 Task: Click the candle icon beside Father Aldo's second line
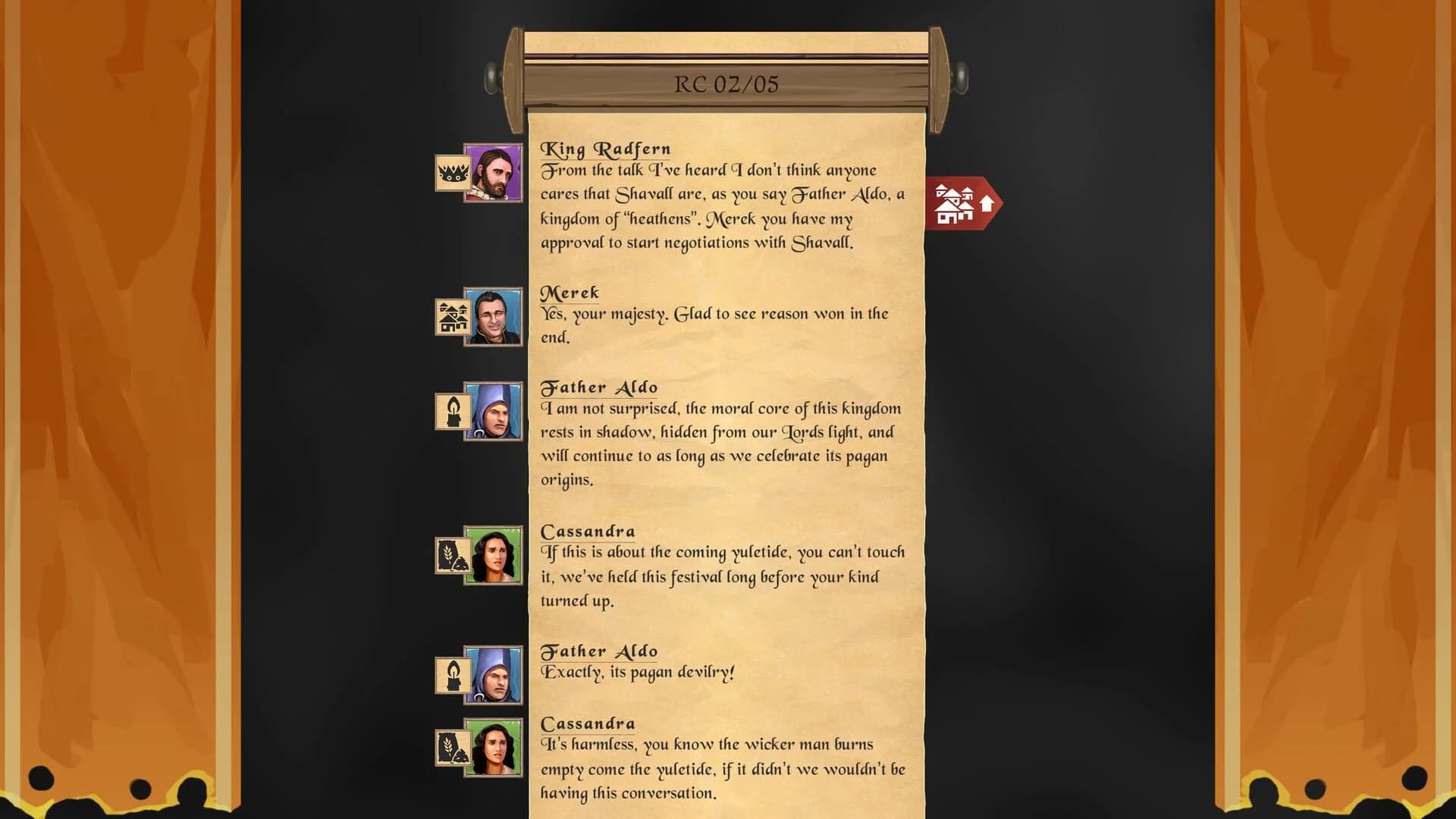point(453,675)
